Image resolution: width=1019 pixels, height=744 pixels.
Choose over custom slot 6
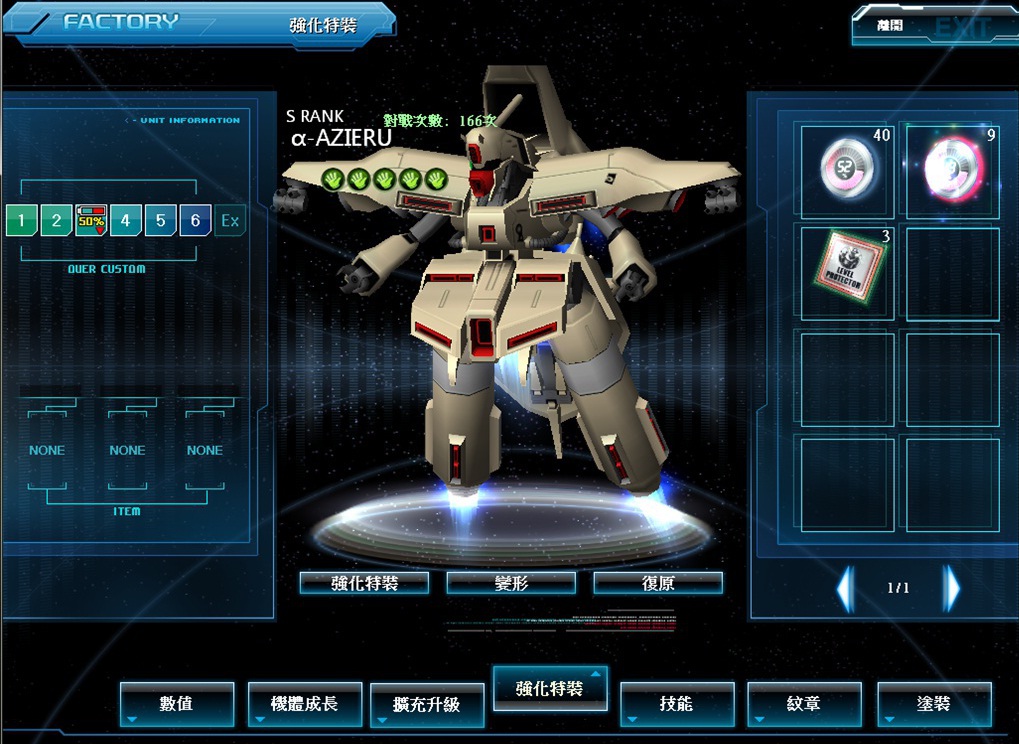(x=195, y=220)
